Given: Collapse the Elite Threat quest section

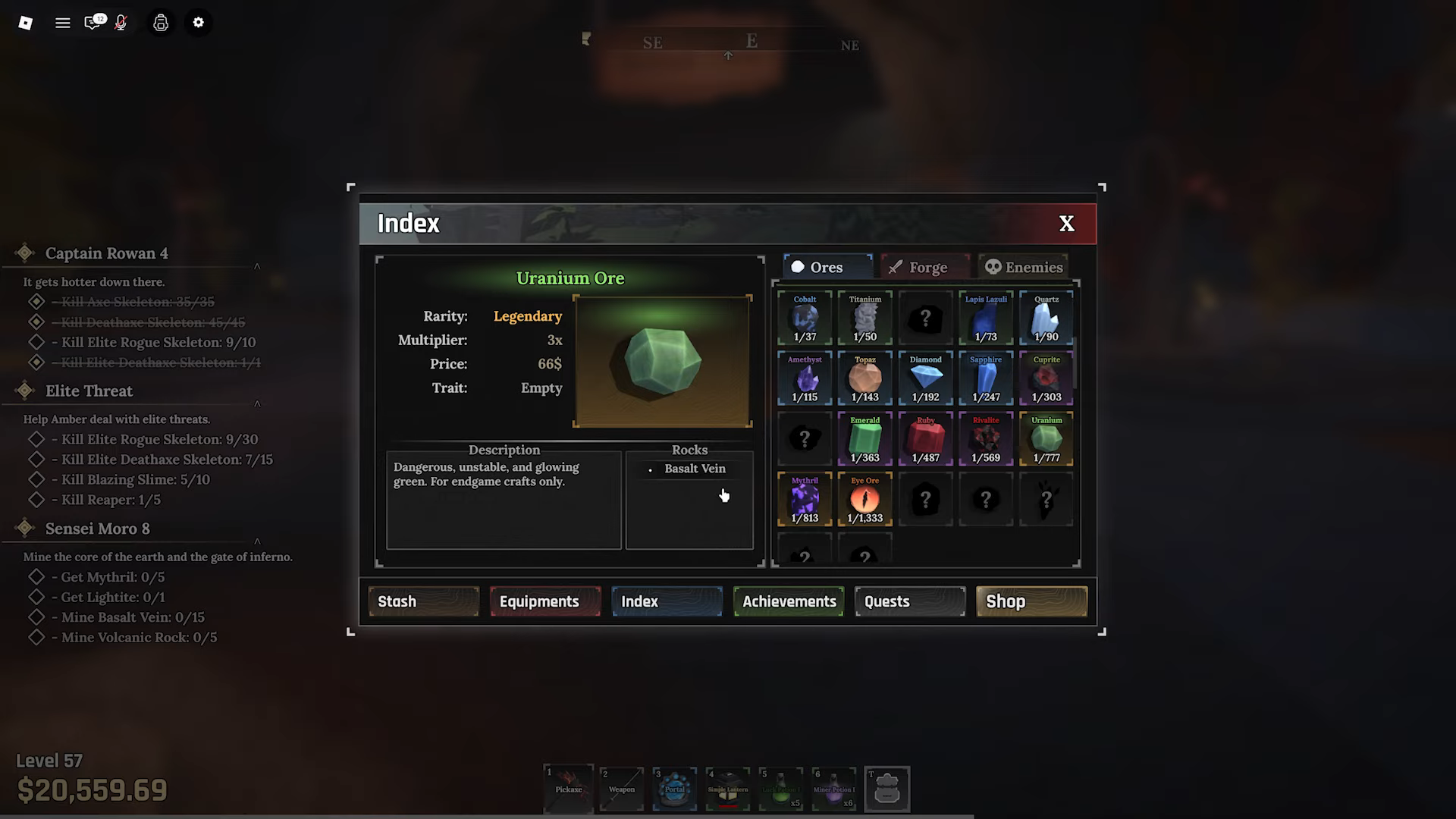Looking at the screenshot, I should [x=256, y=403].
